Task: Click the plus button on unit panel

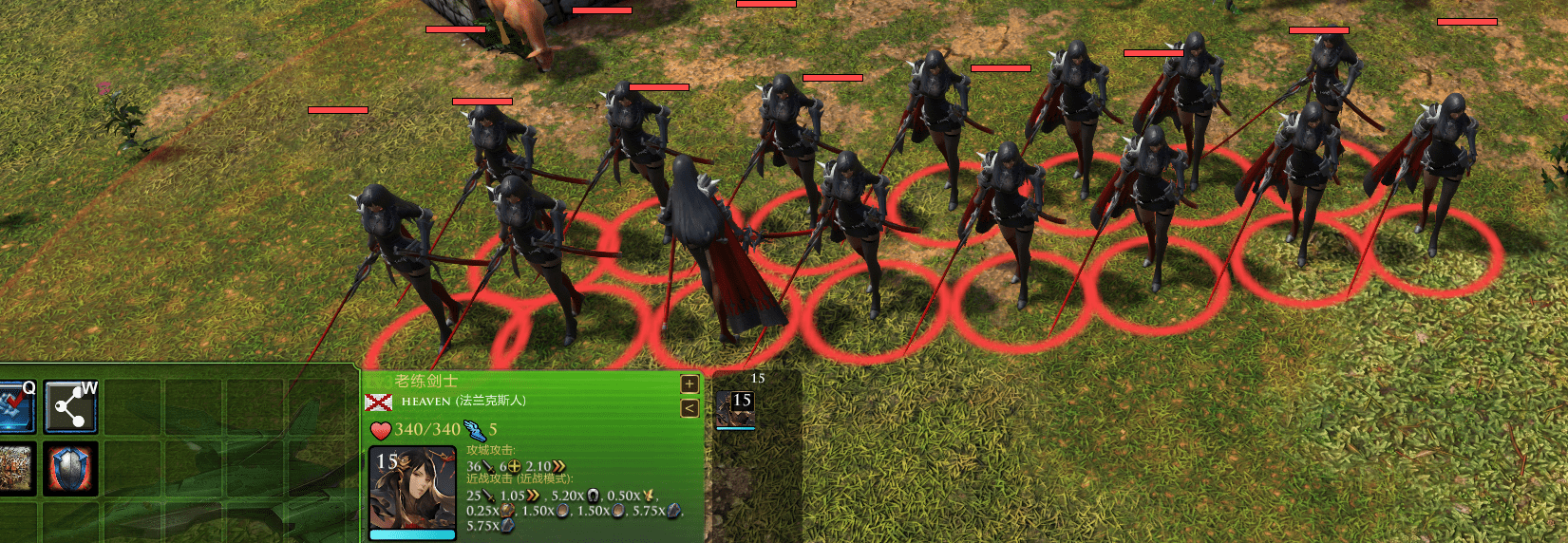Action: pyautogui.click(x=690, y=384)
